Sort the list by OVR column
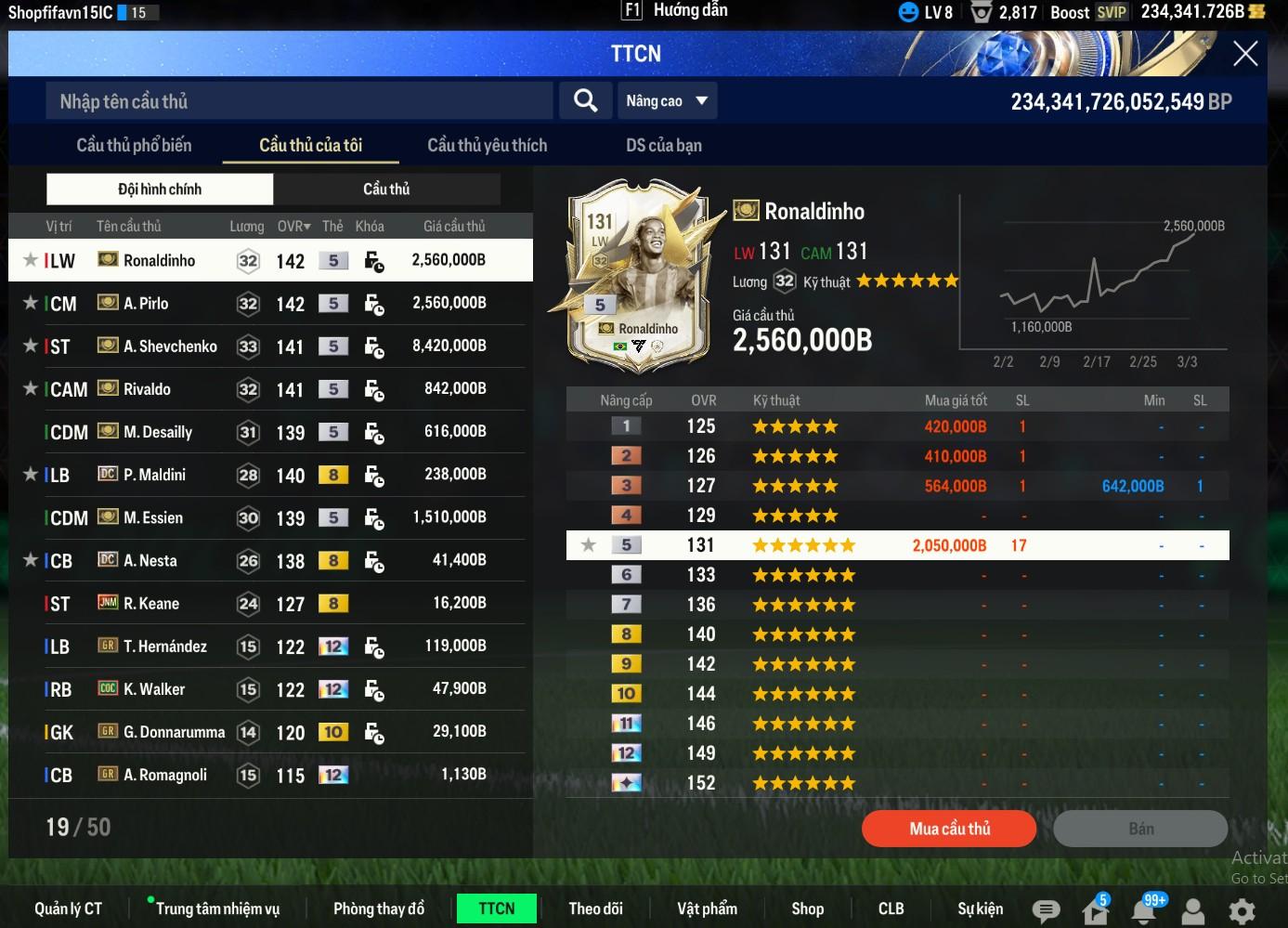Viewport: 1288px width, 928px height. point(293,227)
